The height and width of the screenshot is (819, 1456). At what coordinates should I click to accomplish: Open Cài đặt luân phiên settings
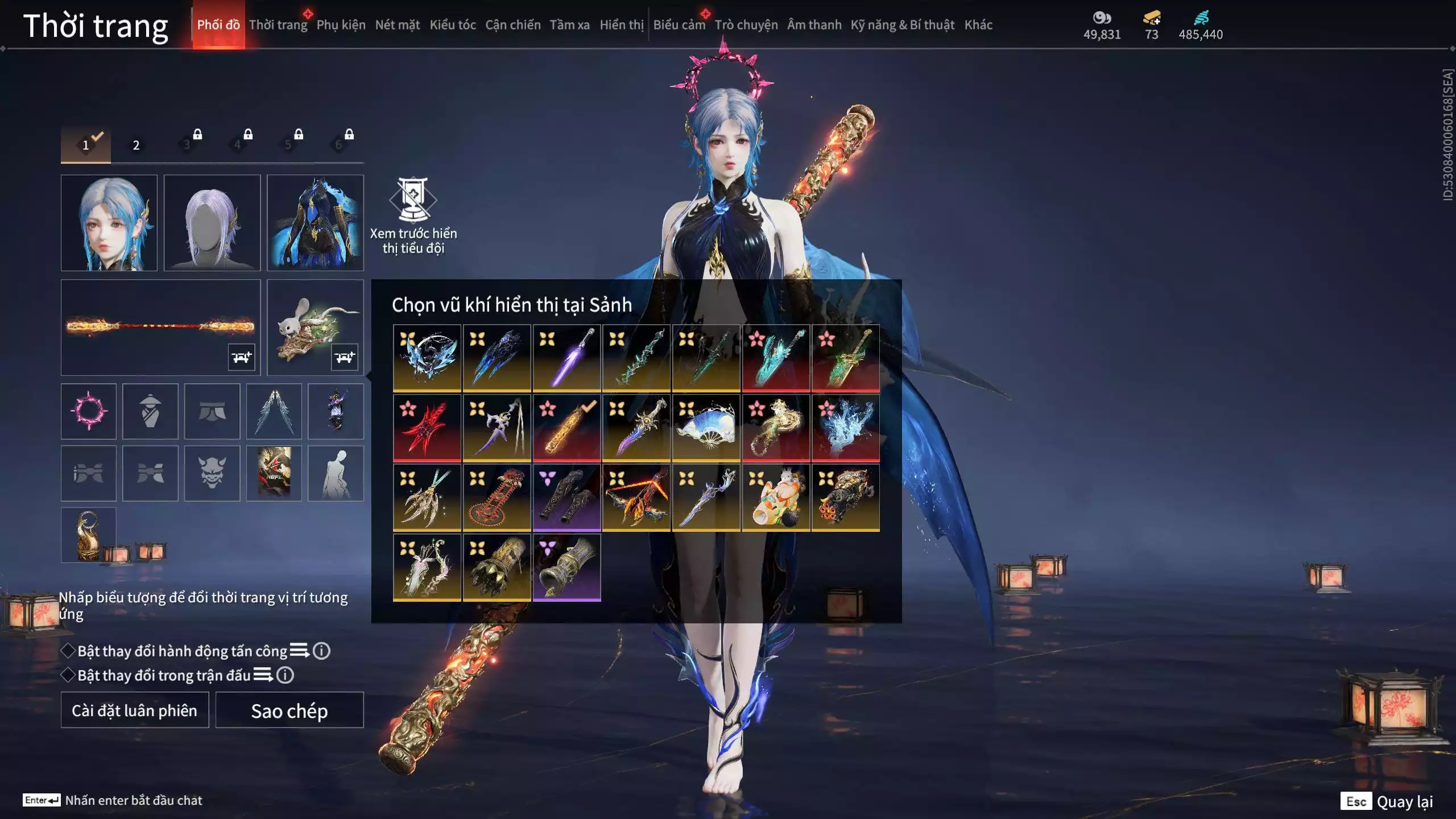134,710
